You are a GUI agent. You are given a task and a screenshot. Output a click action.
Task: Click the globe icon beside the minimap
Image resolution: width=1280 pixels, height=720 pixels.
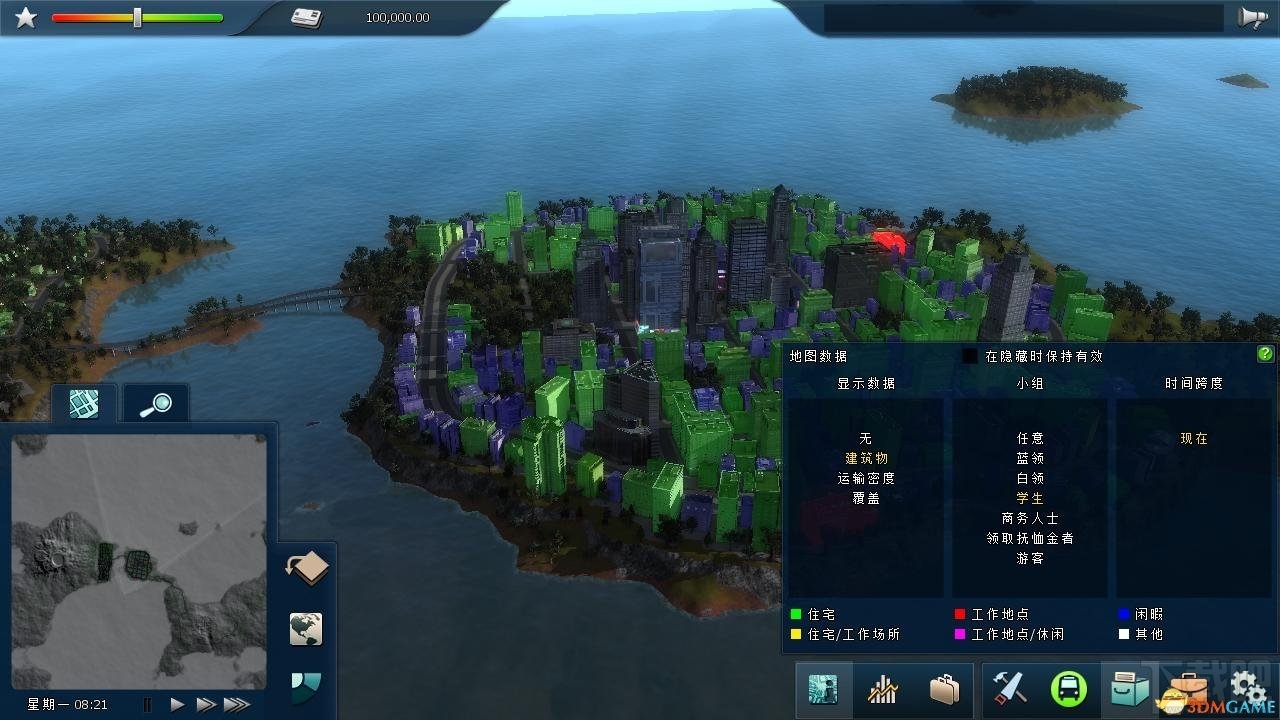point(305,629)
